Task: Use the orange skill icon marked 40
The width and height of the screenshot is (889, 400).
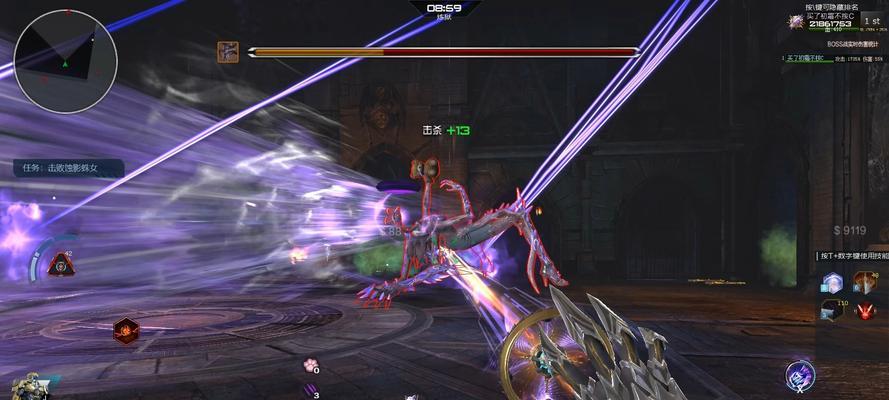Action: (x=865, y=283)
